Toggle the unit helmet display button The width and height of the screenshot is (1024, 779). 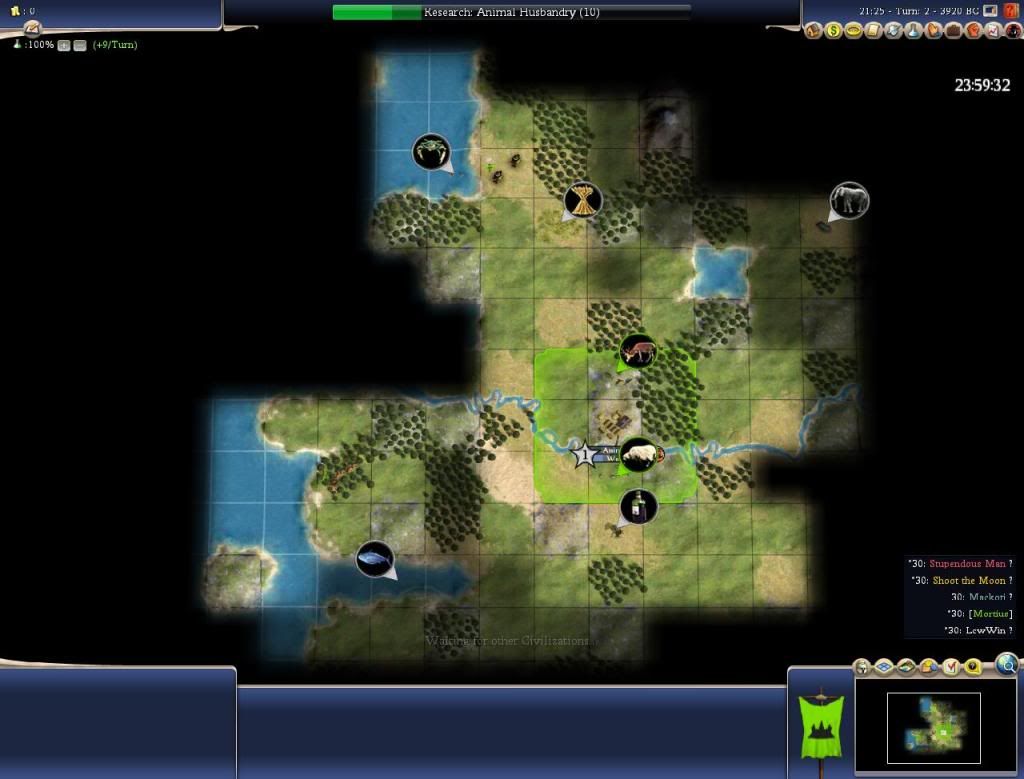pos(862,667)
